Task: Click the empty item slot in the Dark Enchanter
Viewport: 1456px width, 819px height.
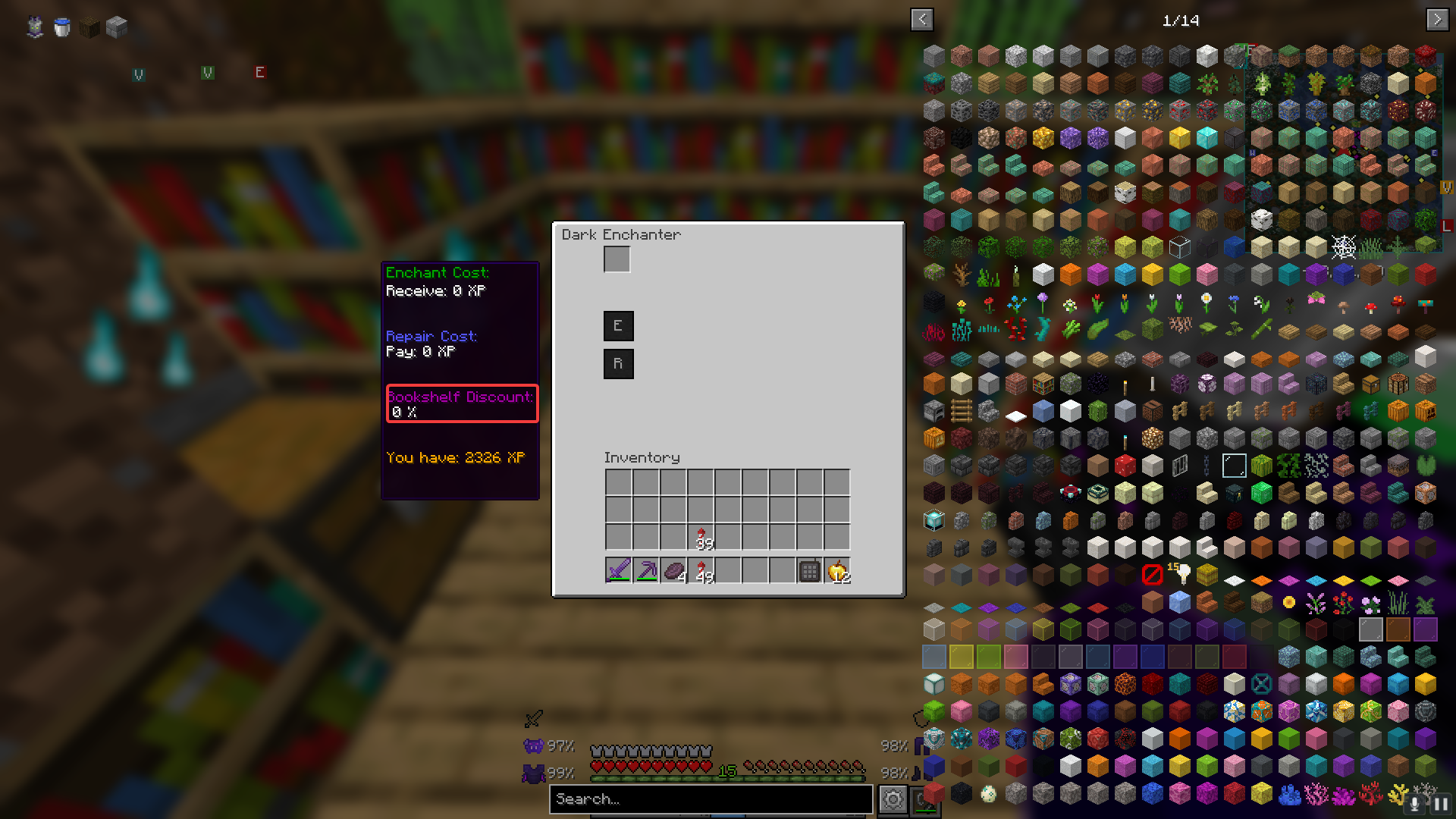Action: tap(617, 260)
